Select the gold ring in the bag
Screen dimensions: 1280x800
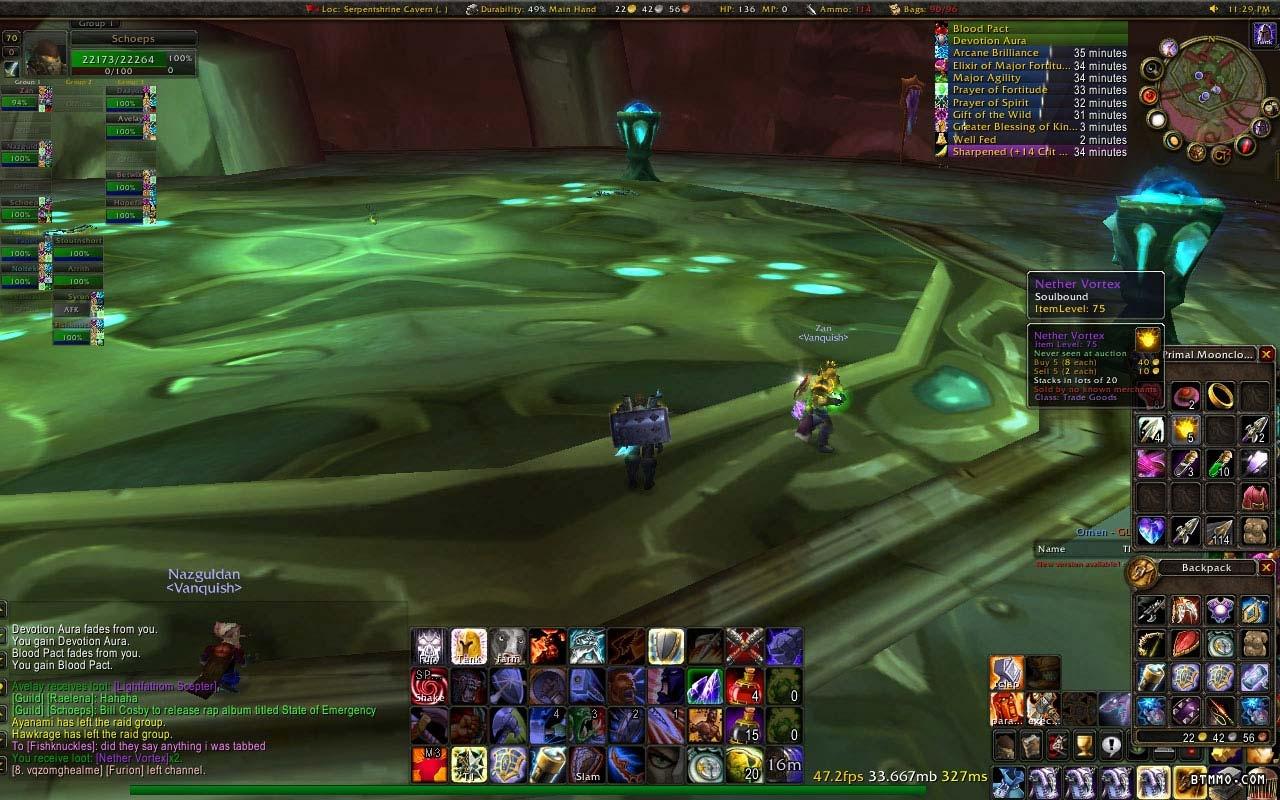(1220, 396)
